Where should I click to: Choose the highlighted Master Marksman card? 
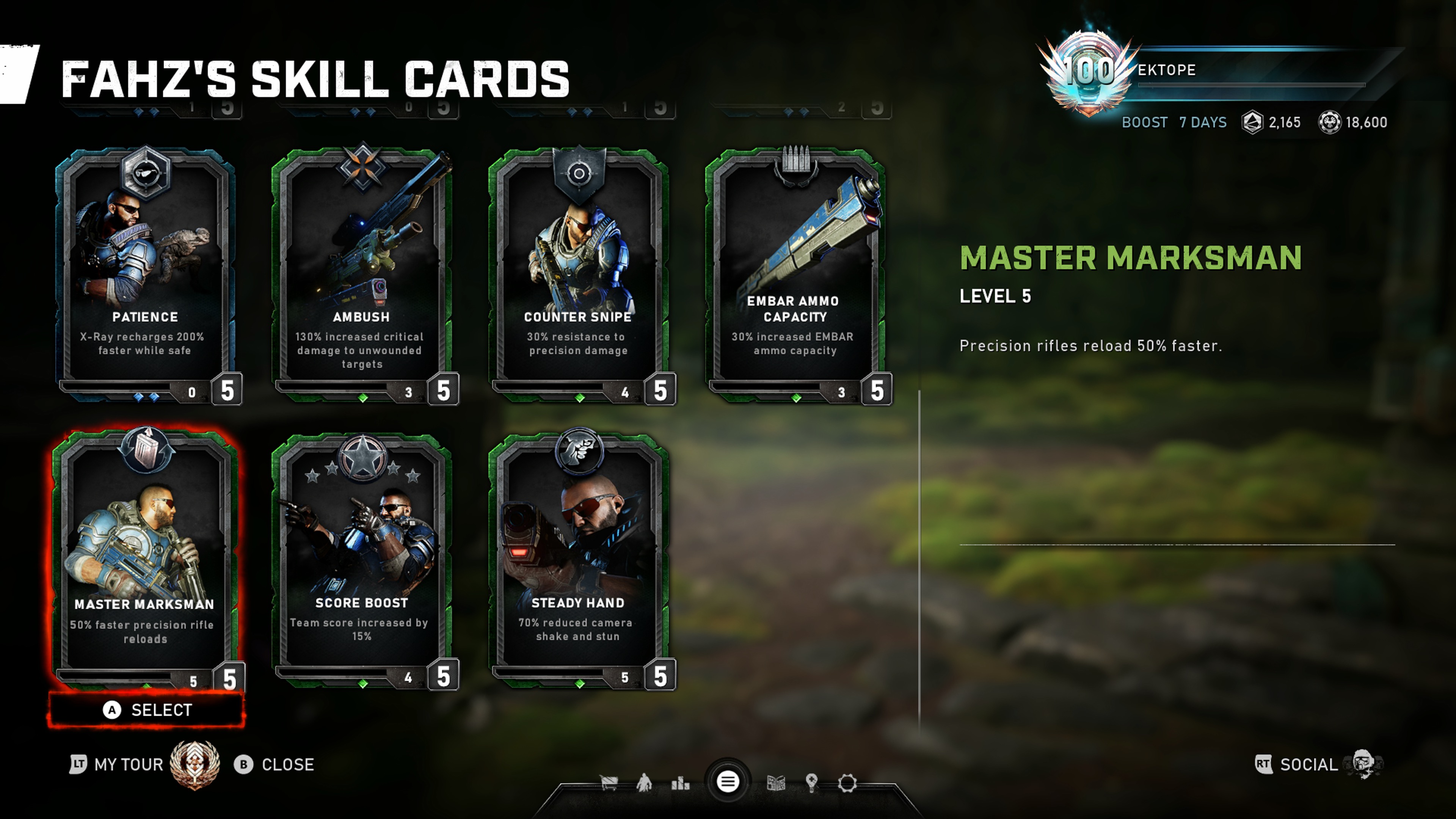tap(145, 557)
